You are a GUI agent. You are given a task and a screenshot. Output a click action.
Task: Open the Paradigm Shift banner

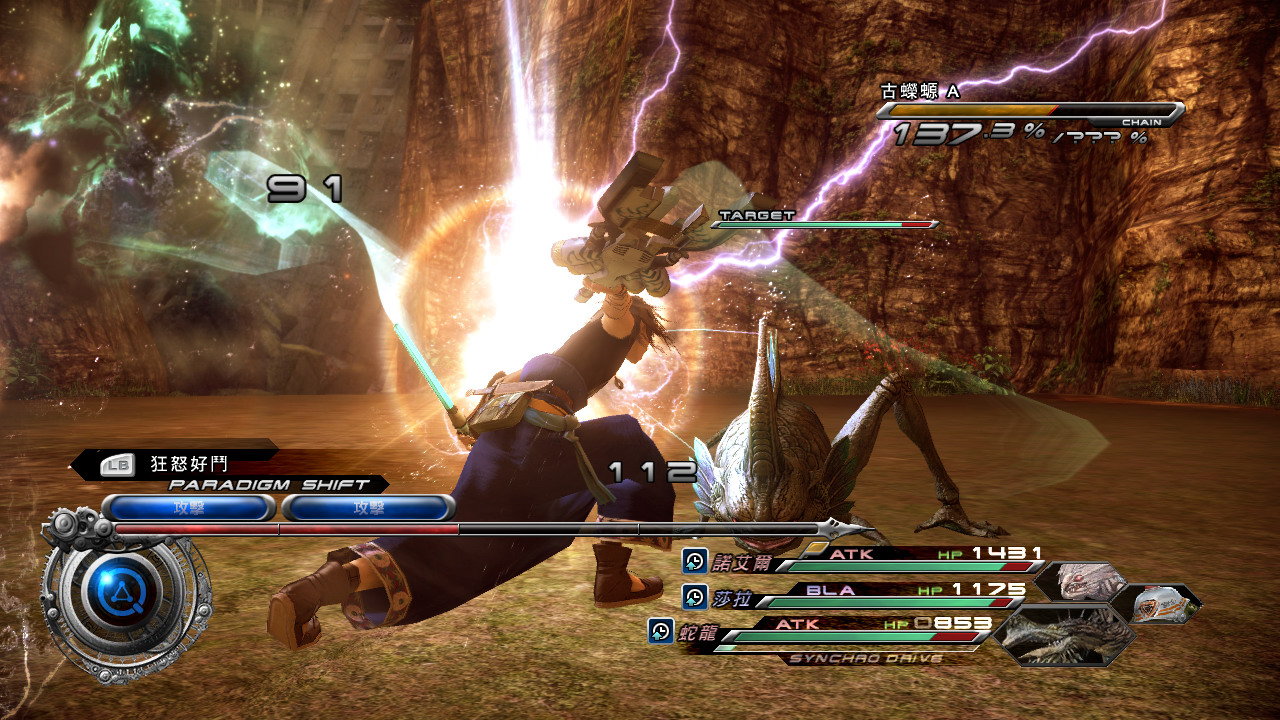pos(268,484)
